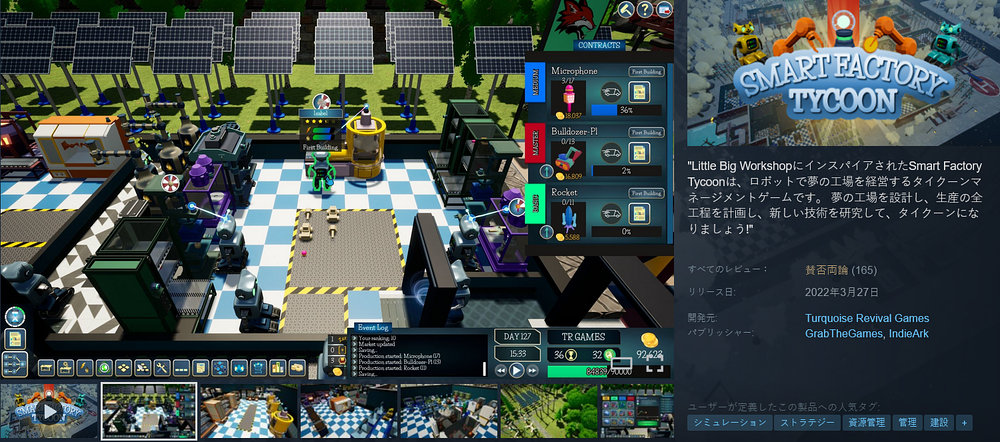
Task: Play the Smart Factory Tycoon trailer thumbnail
Action: (47, 411)
